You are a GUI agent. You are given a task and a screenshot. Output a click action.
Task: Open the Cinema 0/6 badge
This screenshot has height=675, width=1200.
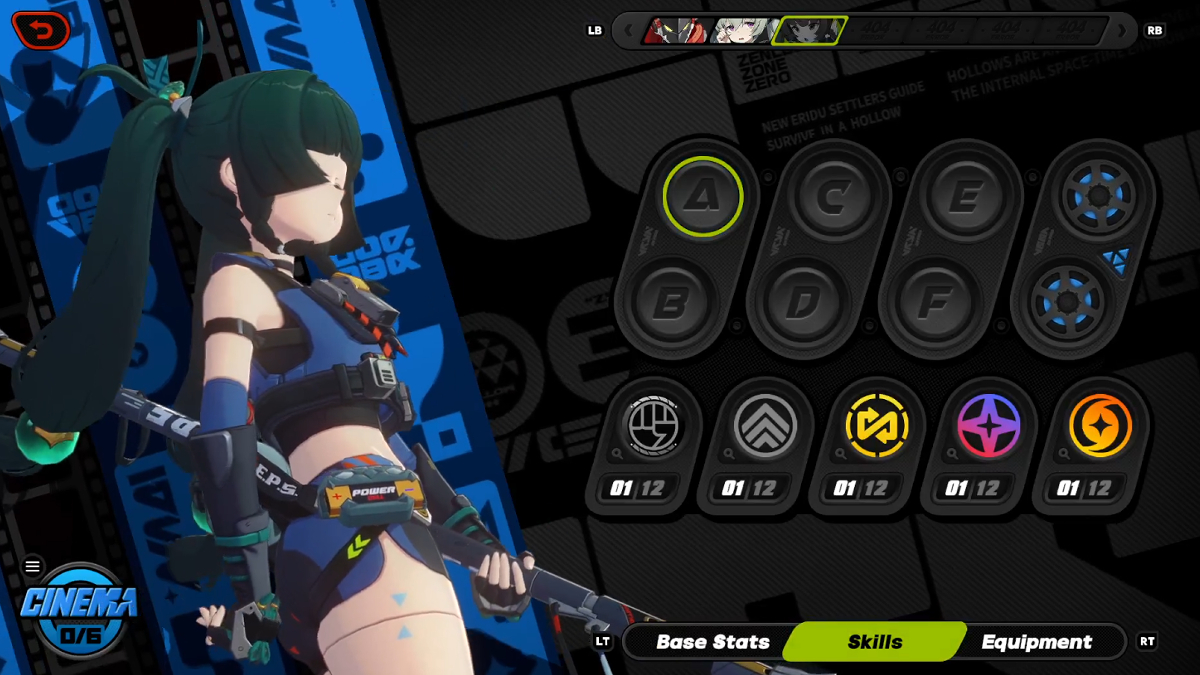point(79,609)
